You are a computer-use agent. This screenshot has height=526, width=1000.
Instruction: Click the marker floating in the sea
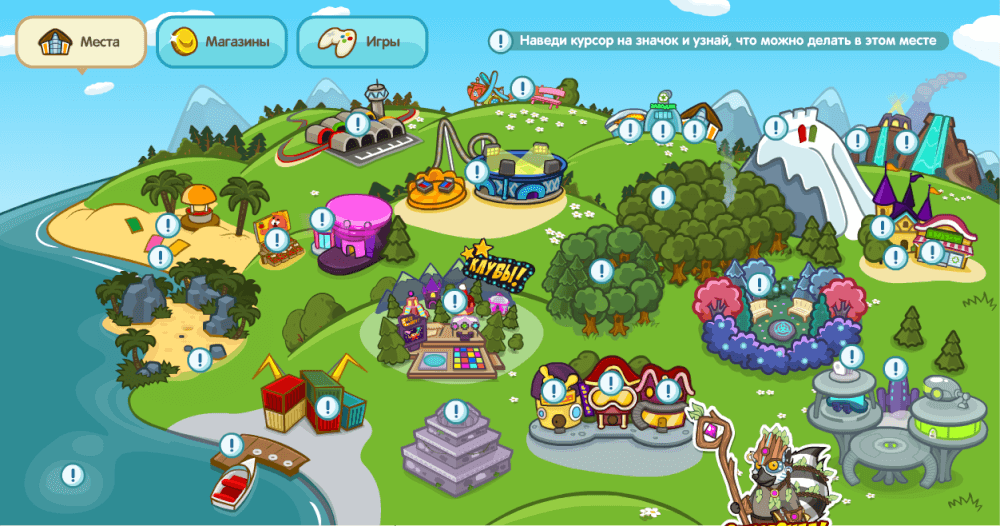coord(72,475)
